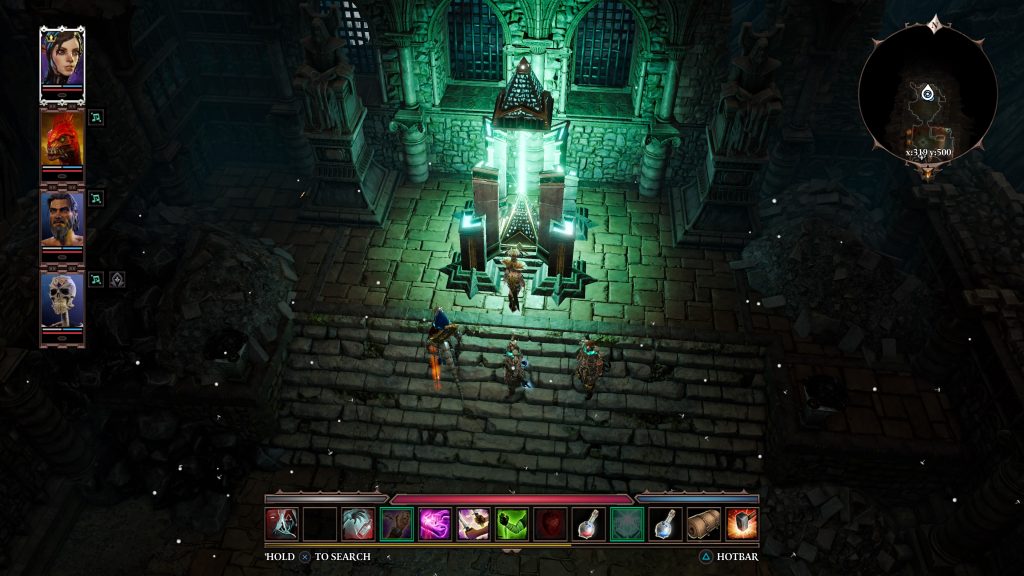Select the red lizard party portrait
The width and height of the screenshot is (1024, 576).
click(61, 139)
